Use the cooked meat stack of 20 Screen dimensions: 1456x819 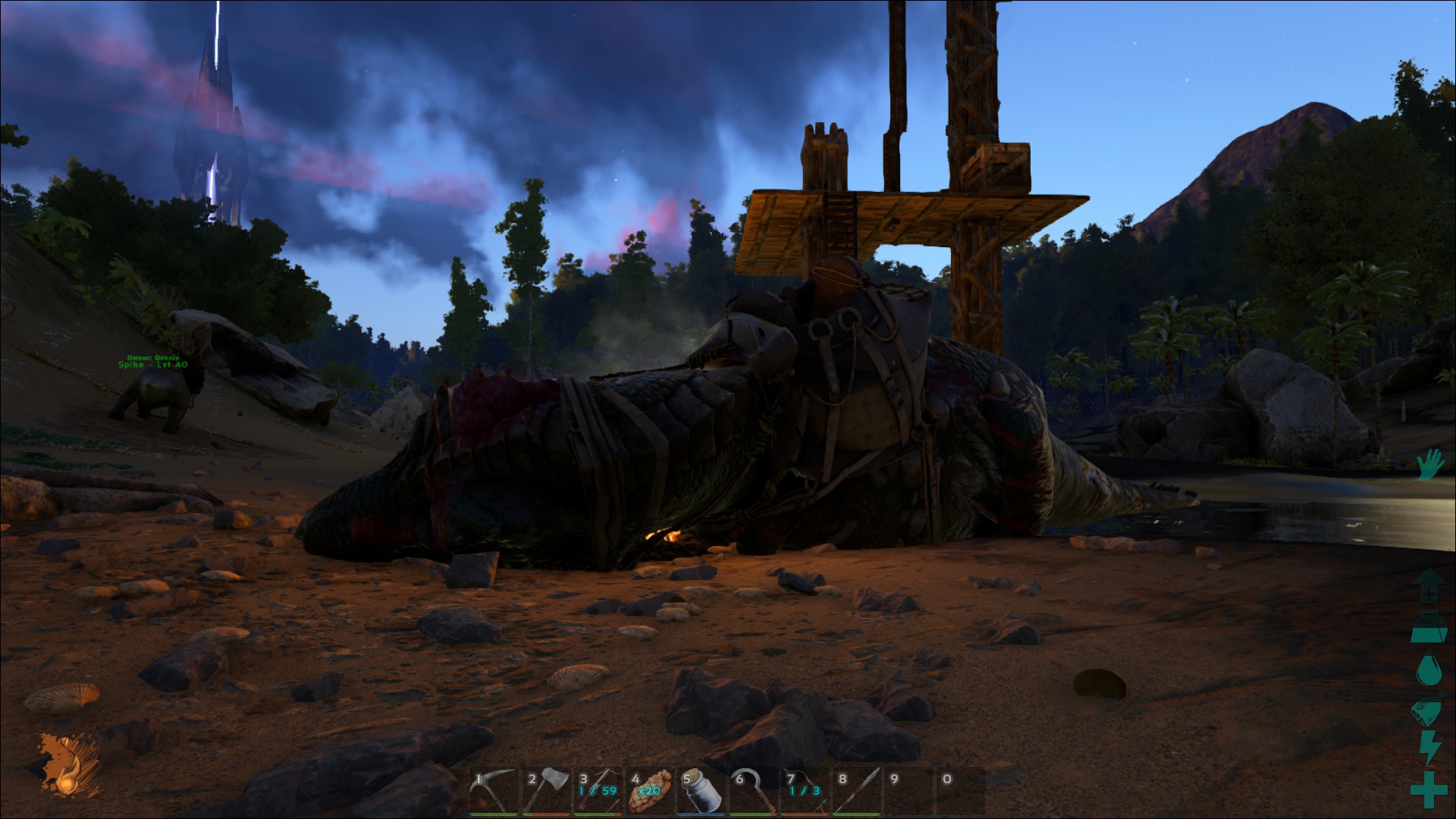(x=650, y=792)
